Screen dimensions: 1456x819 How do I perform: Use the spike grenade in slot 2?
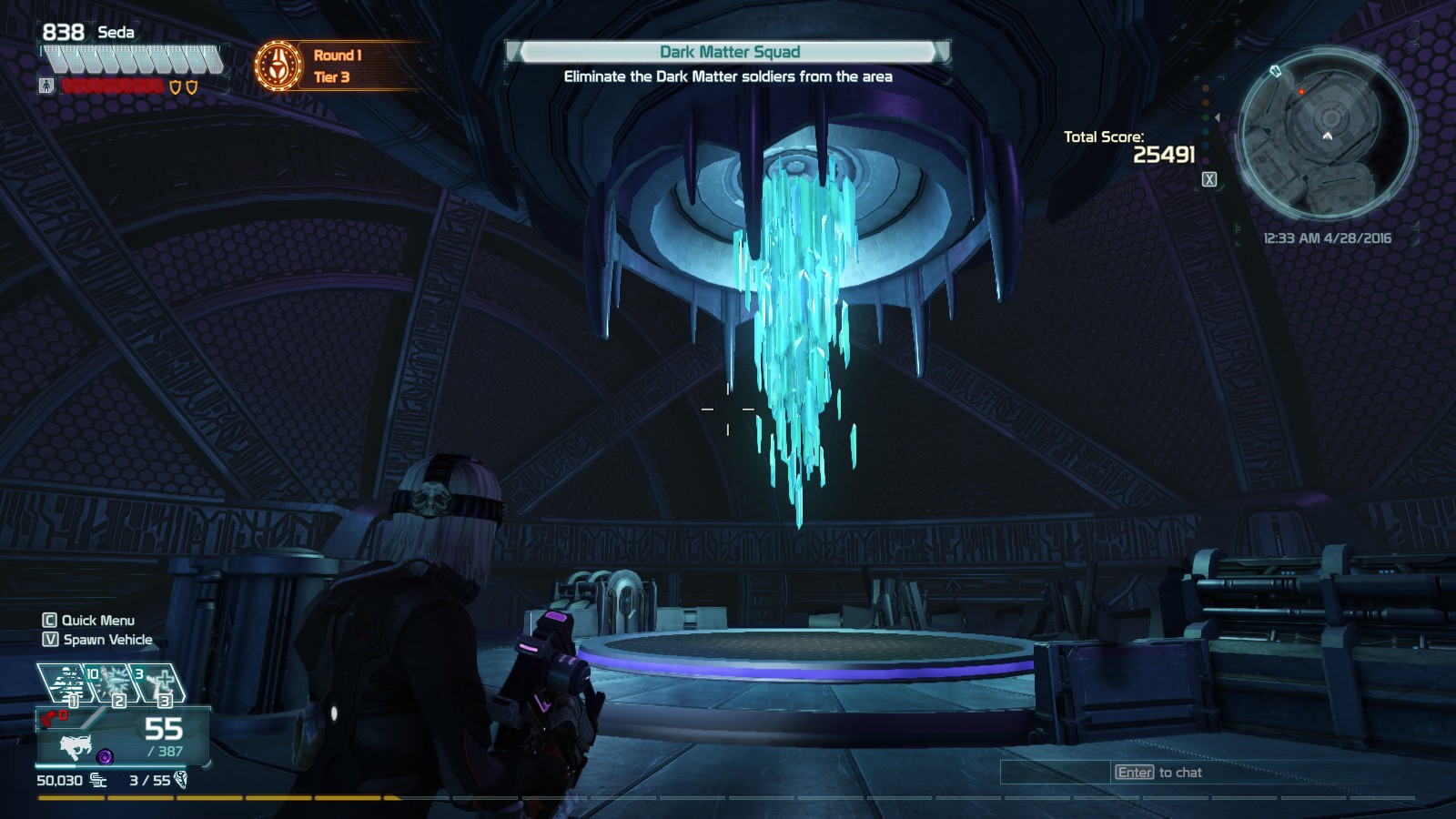(x=116, y=683)
